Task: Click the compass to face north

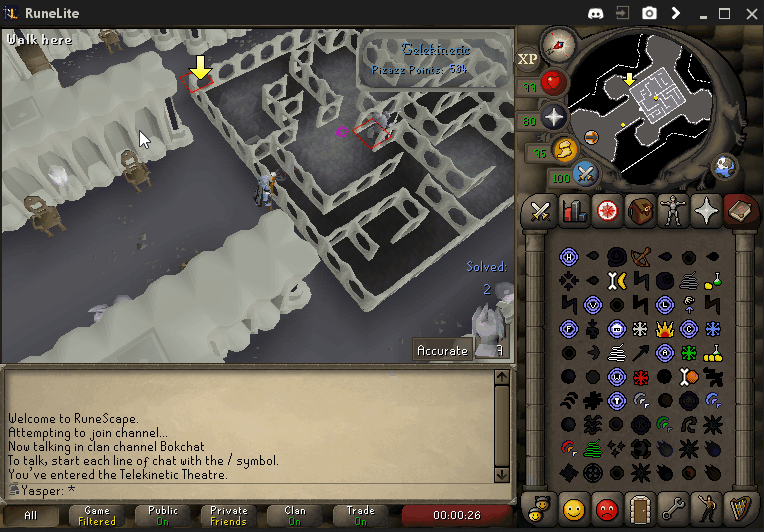Action: tap(554, 45)
